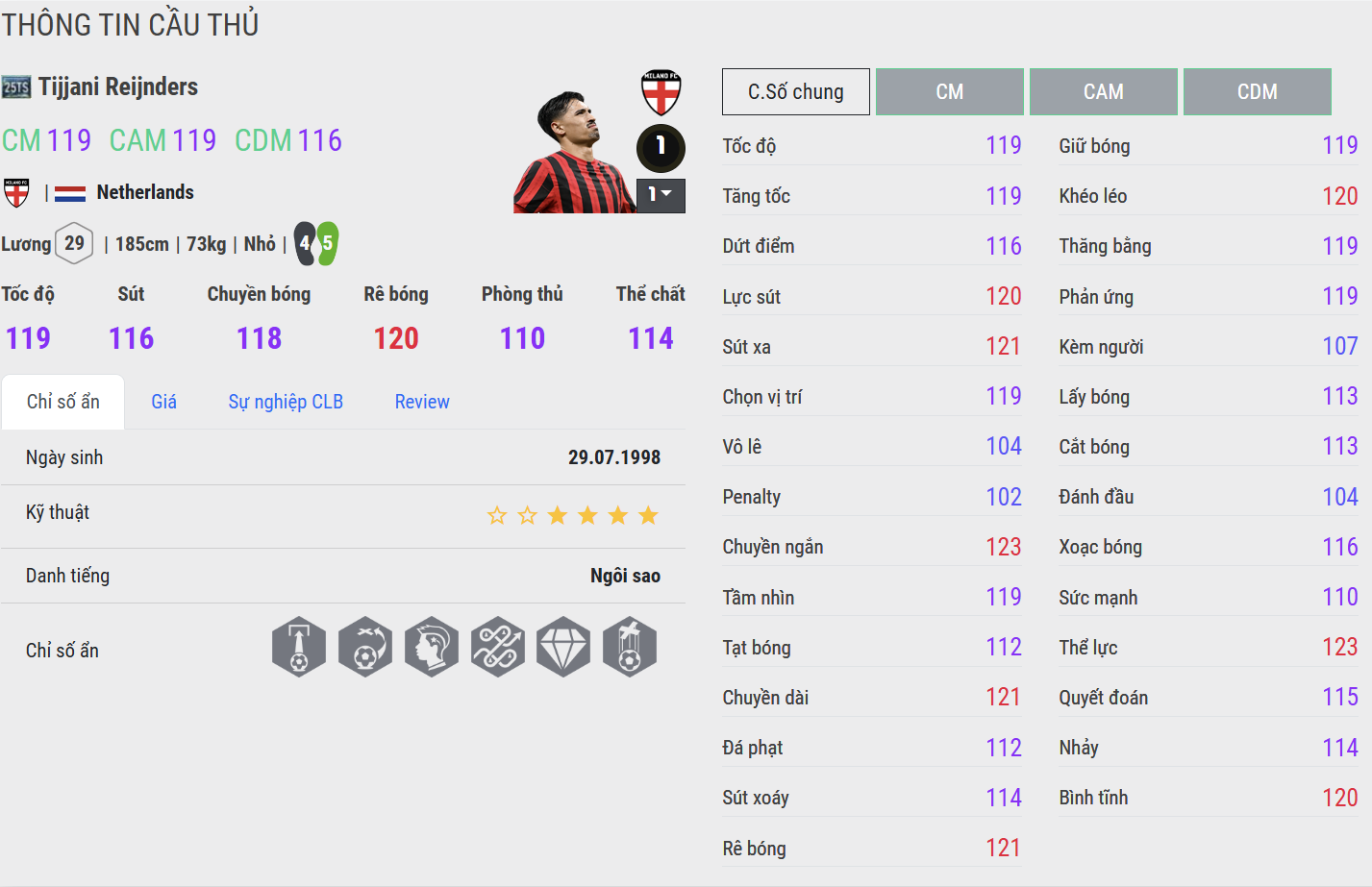Click the Netherlands flag icon

pos(70,193)
